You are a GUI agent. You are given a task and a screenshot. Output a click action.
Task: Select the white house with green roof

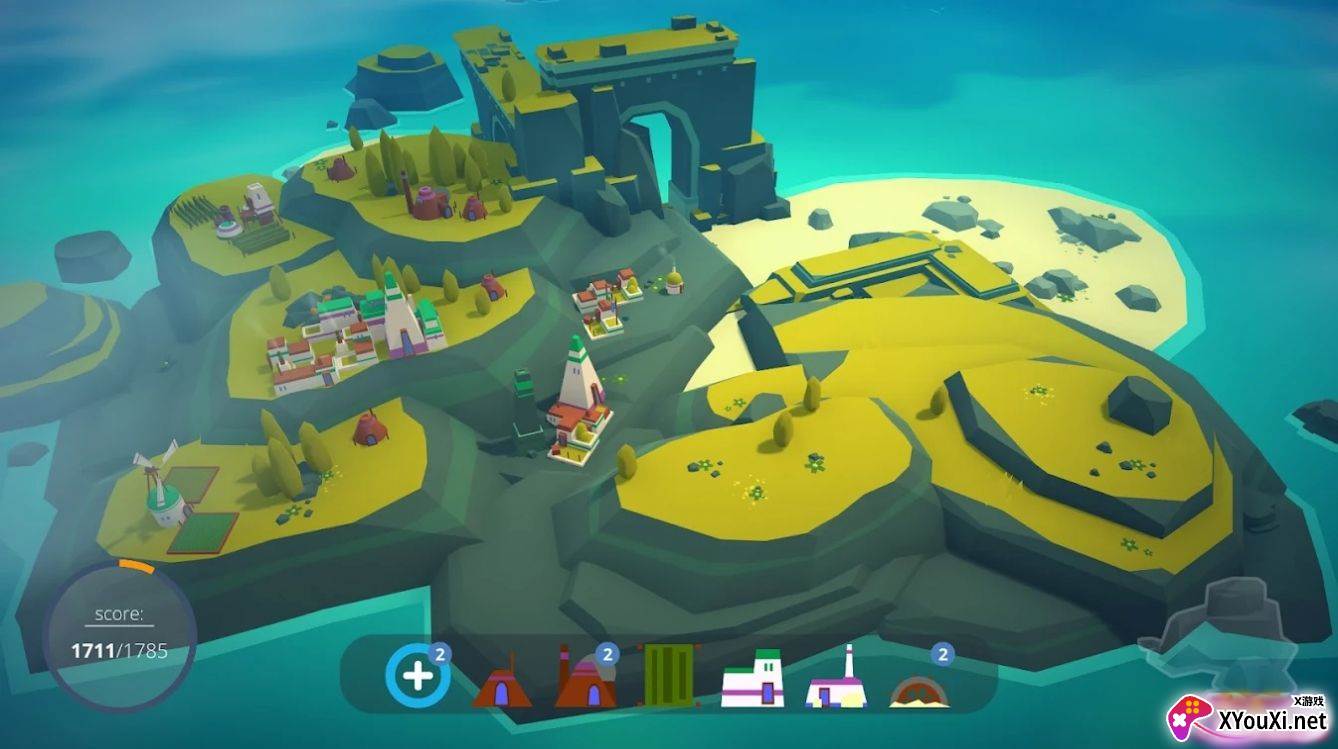(753, 680)
